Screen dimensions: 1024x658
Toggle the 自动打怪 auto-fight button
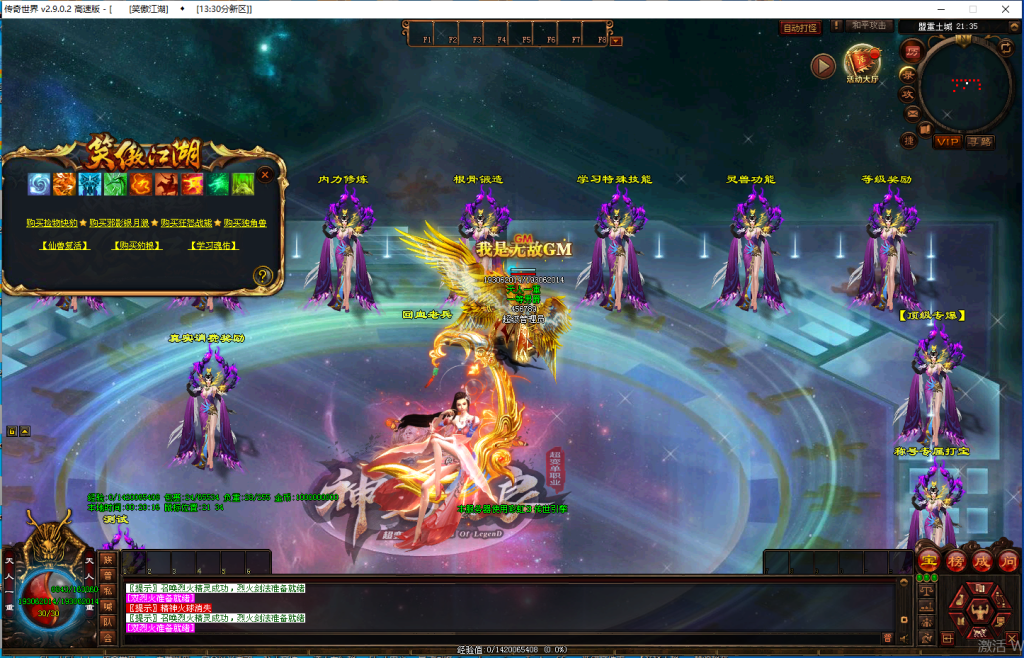799,28
